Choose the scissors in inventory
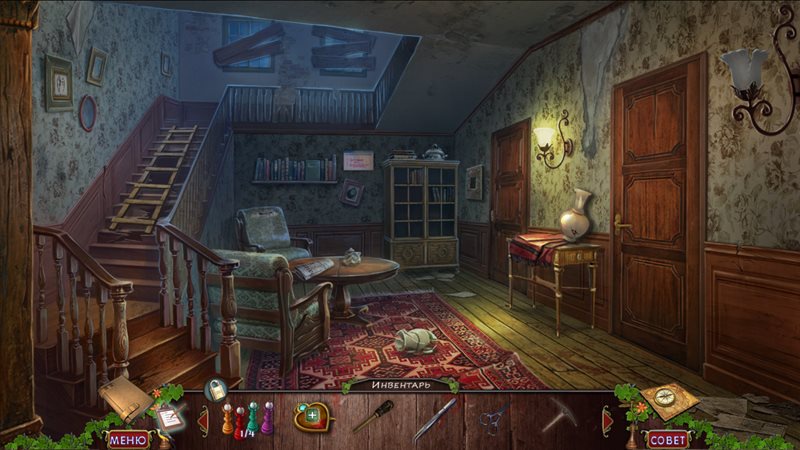The width and height of the screenshot is (800, 450). 493,418
